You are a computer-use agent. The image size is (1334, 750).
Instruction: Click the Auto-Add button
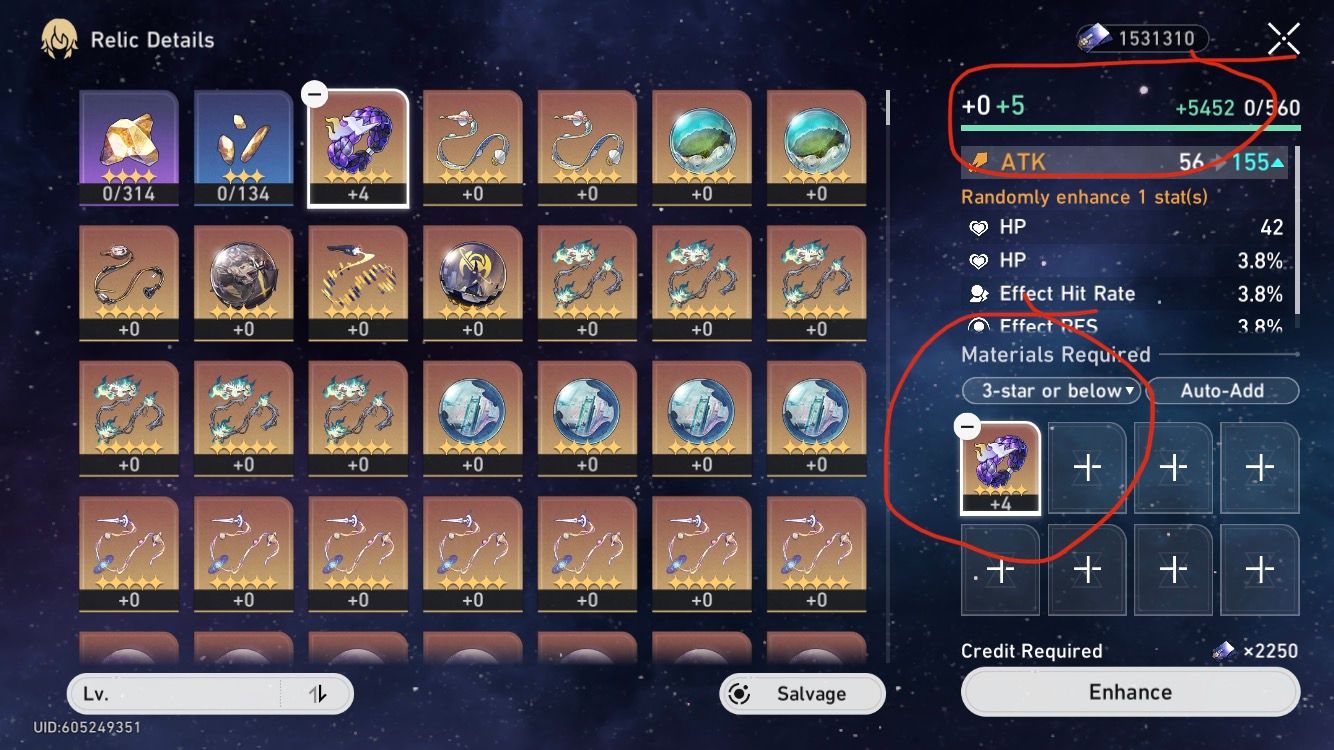[1222, 391]
